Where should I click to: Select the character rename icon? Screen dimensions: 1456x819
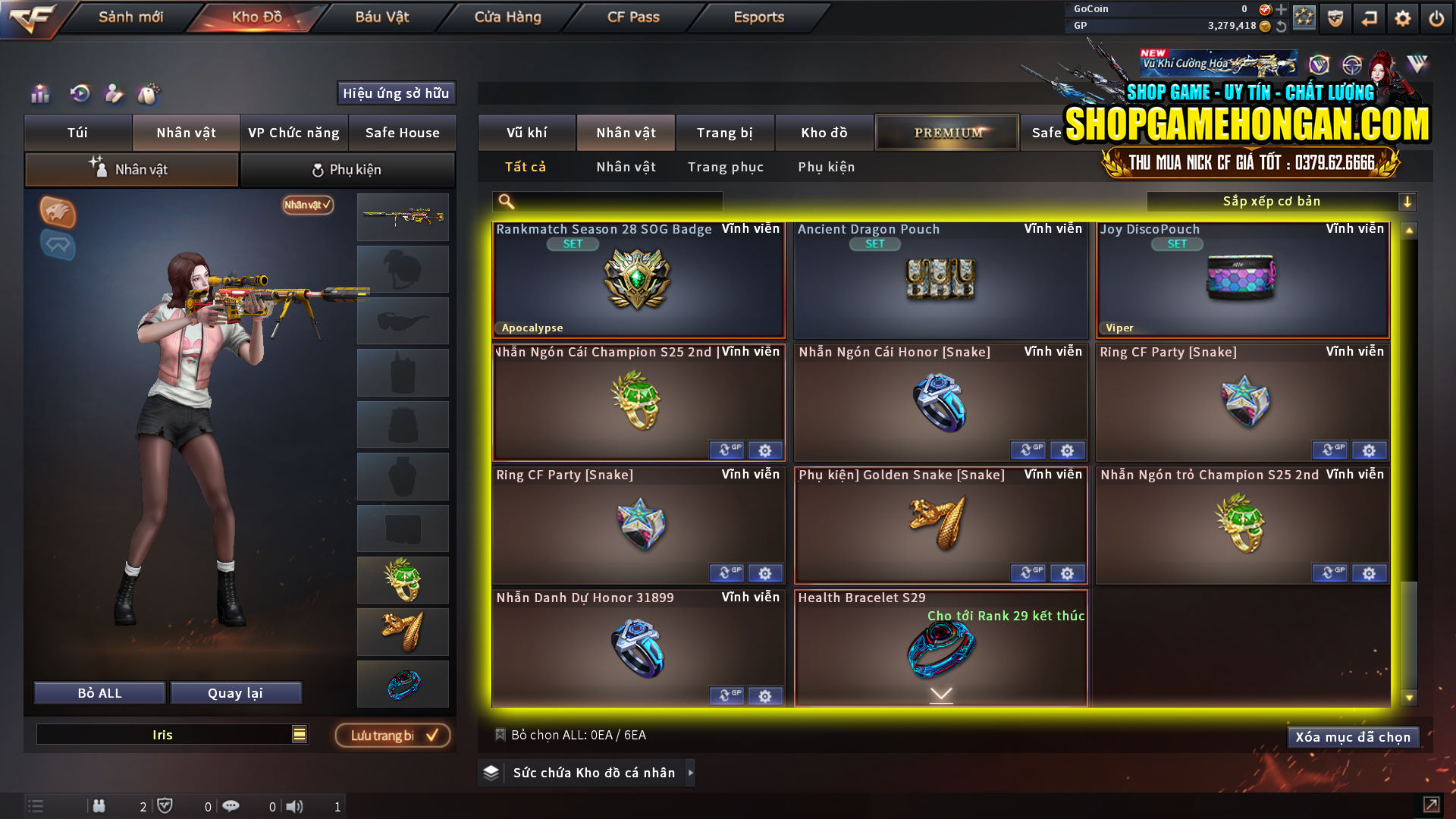pos(115,94)
